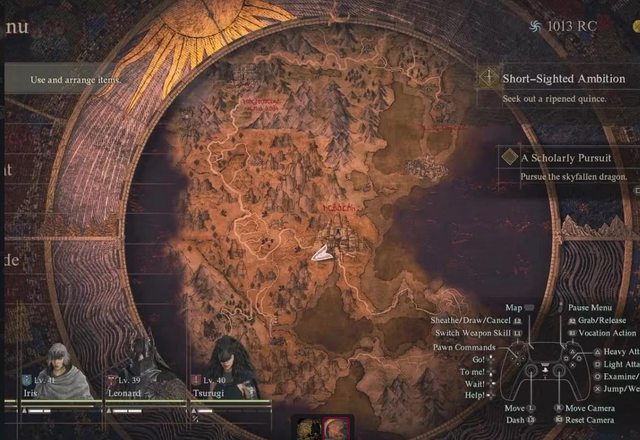Select the red-labelled location at map center
Image resolution: width=640 pixels, height=440 pixels.
[336, 206]
